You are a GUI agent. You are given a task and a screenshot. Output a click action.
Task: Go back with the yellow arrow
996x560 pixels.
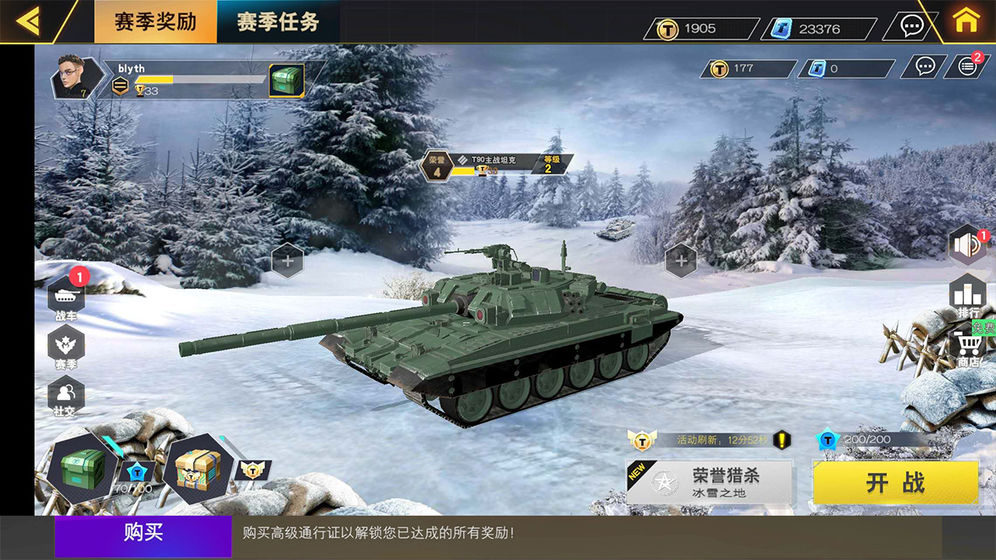(x=29, y=21)
